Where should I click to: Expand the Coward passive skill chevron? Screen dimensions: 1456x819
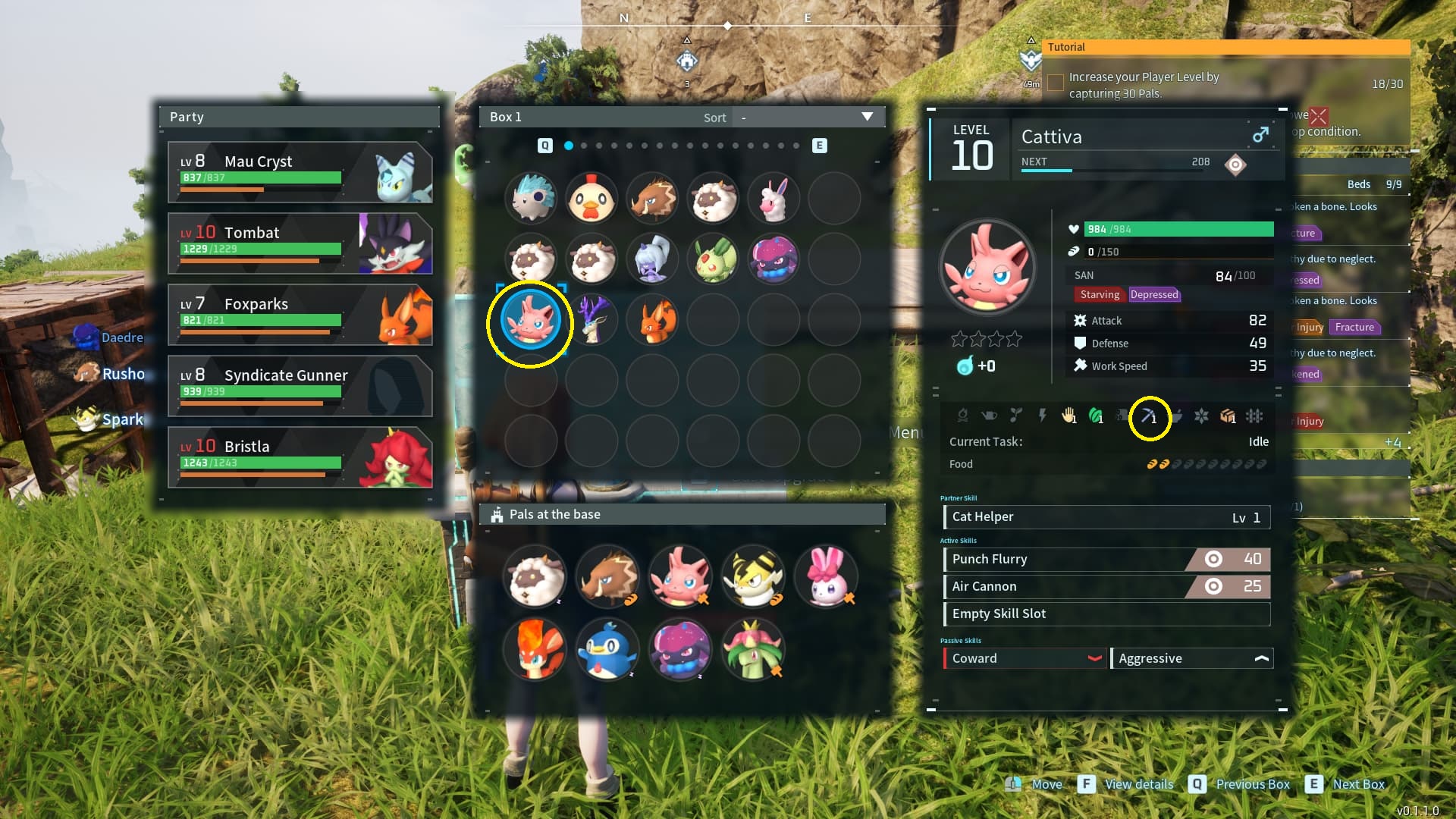(1095, 658)
